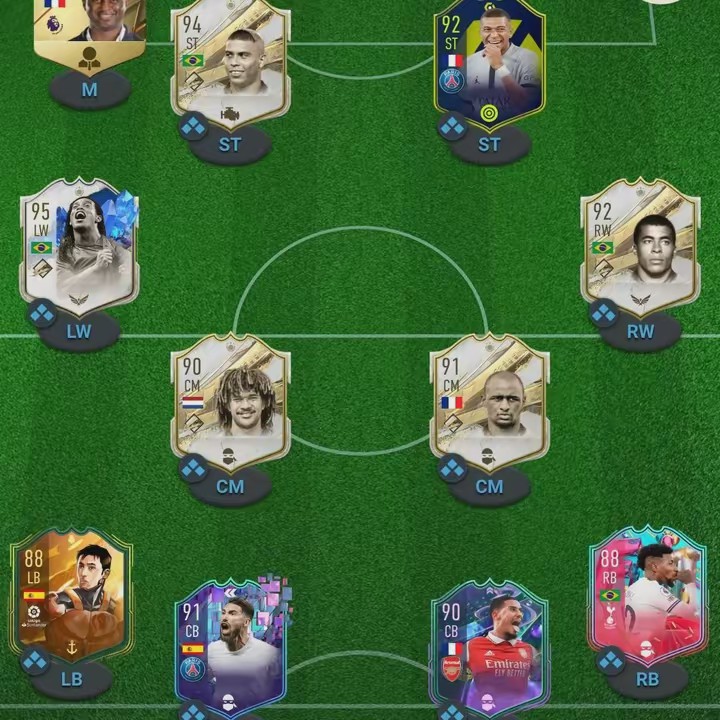This screenshot has width=720, height=720.
Task: Select the 91-rated French CM card
Action: [490, 400]
